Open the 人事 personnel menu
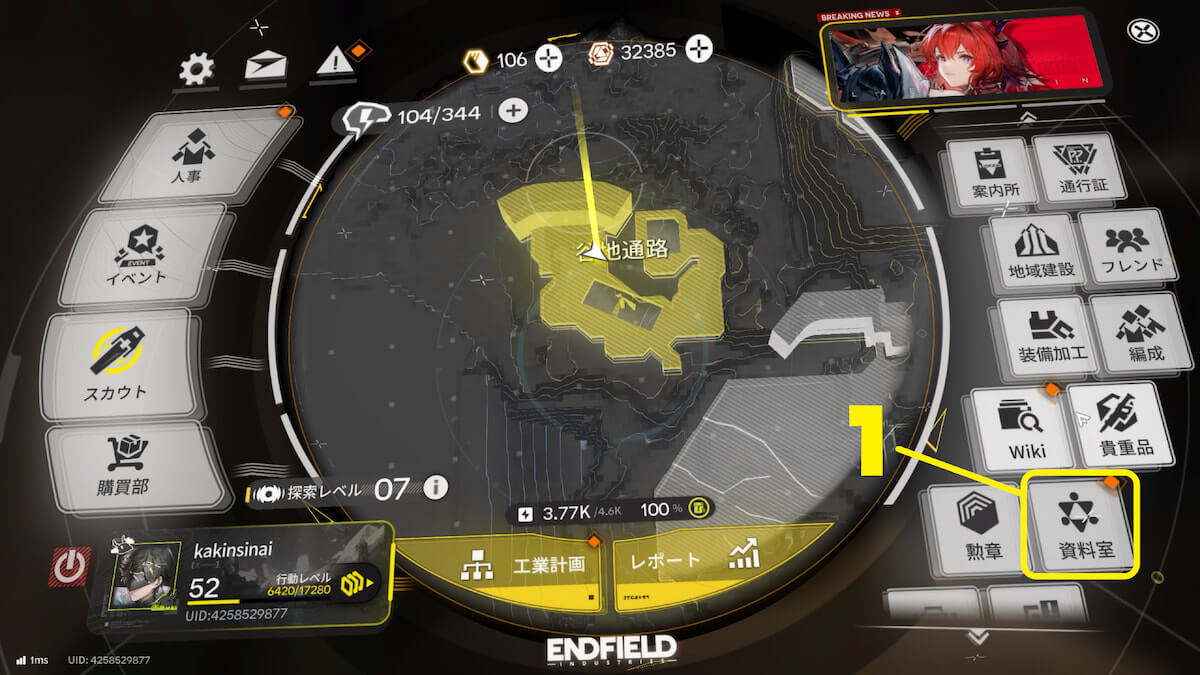 pyautogui.click(x=194, y=156)
